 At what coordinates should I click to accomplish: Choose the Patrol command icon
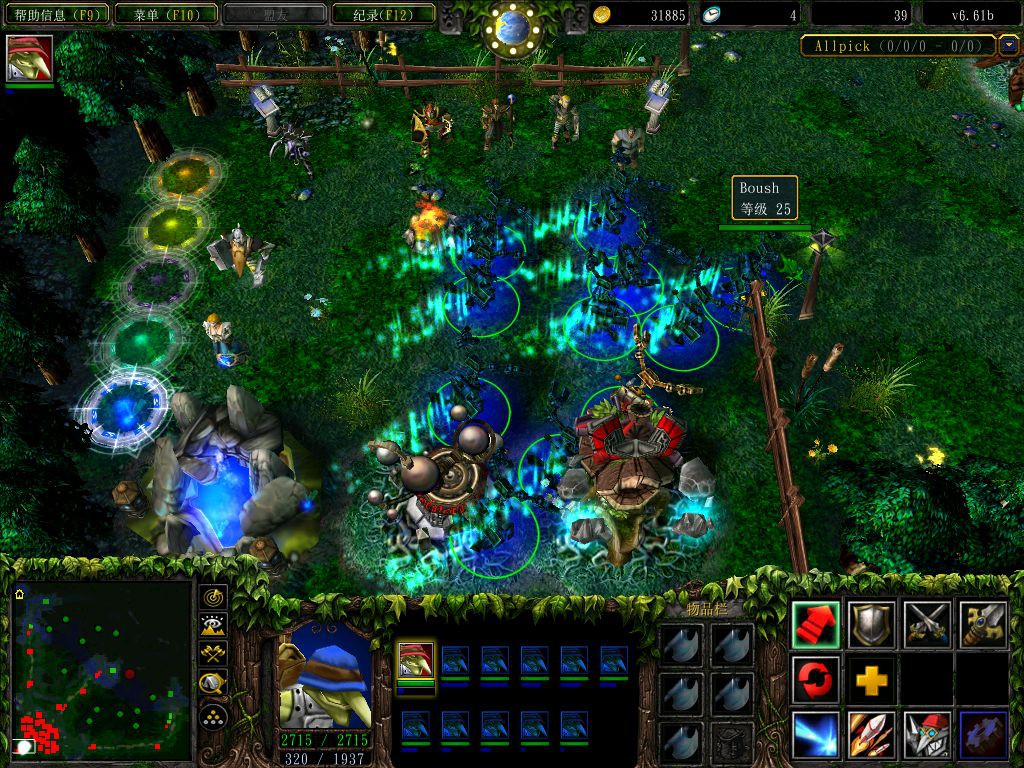click(982, 625)
